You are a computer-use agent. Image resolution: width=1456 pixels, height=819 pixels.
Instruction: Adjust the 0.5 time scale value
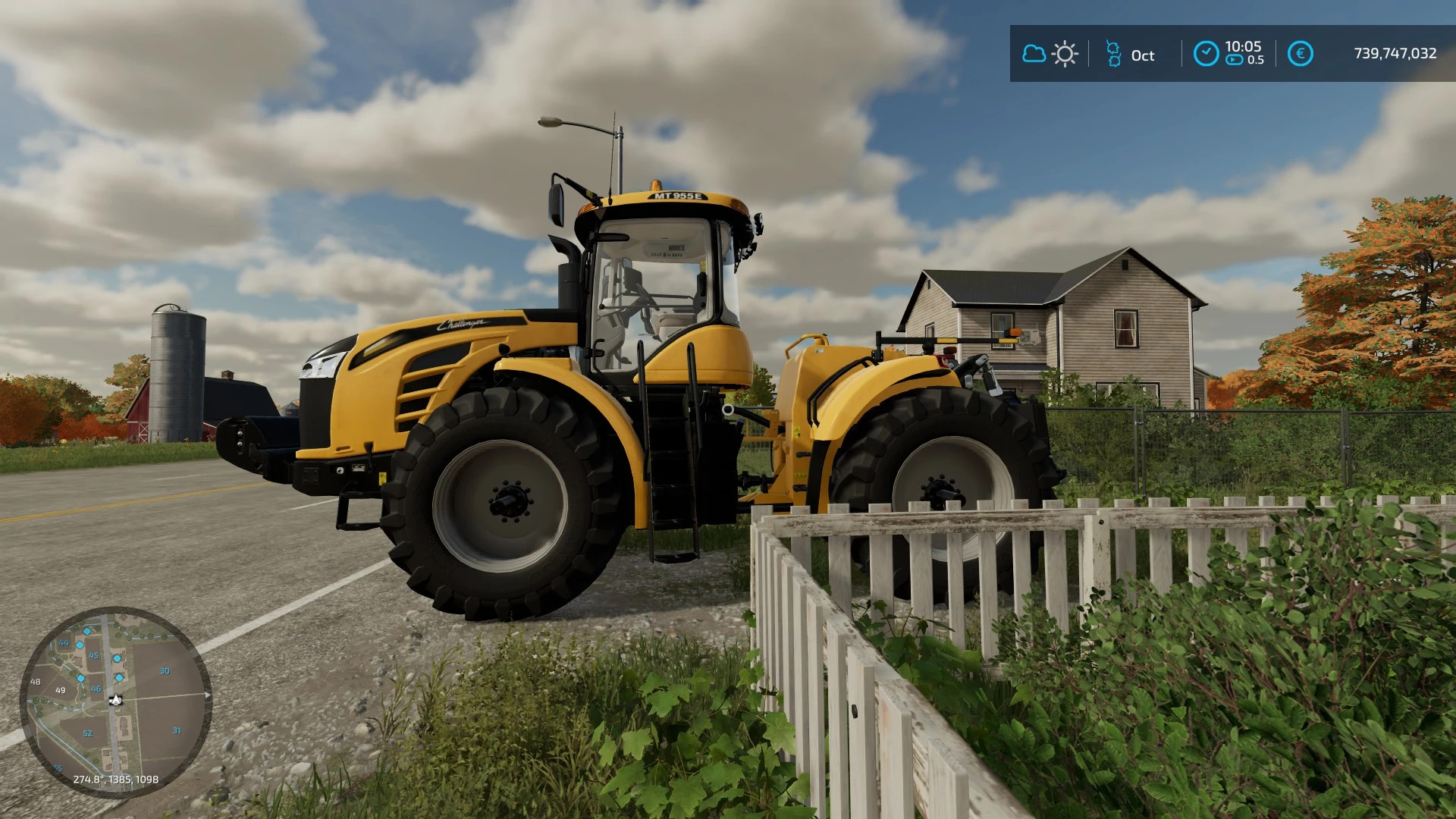point(1256,59)
